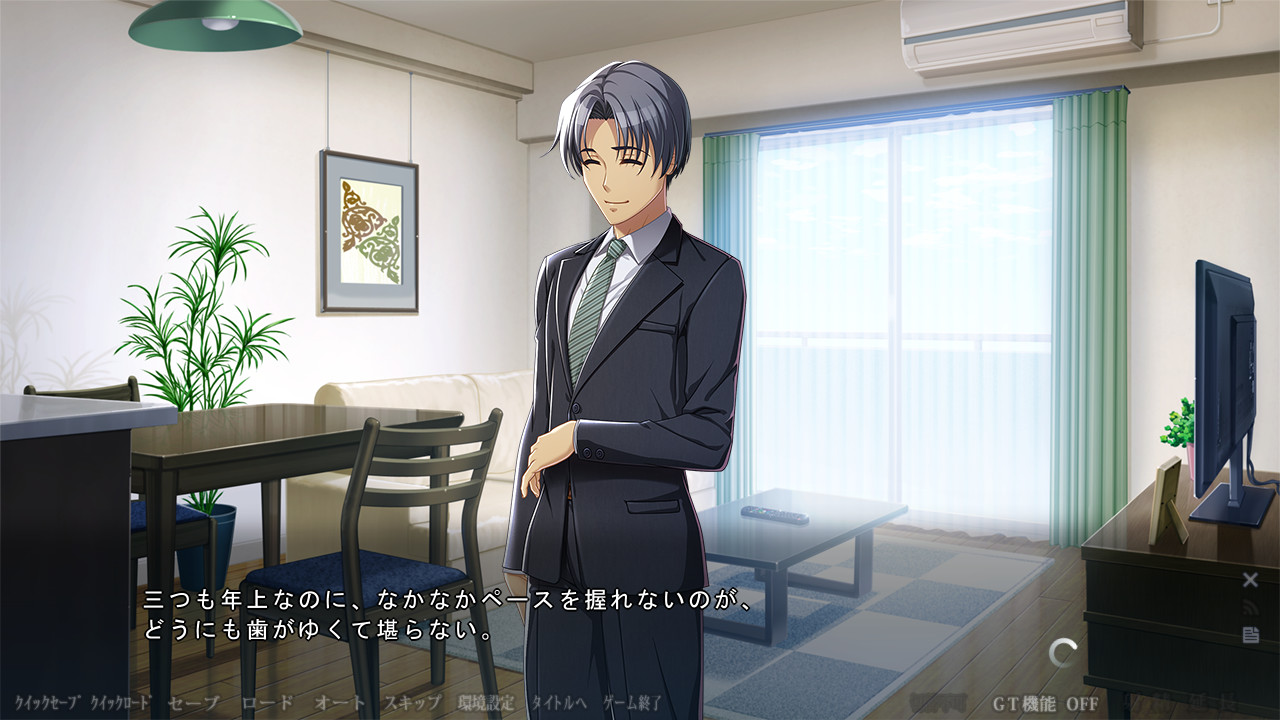Click the クイックセーブ quick save button
1280x720 pixels.
[x=47, y=702]
